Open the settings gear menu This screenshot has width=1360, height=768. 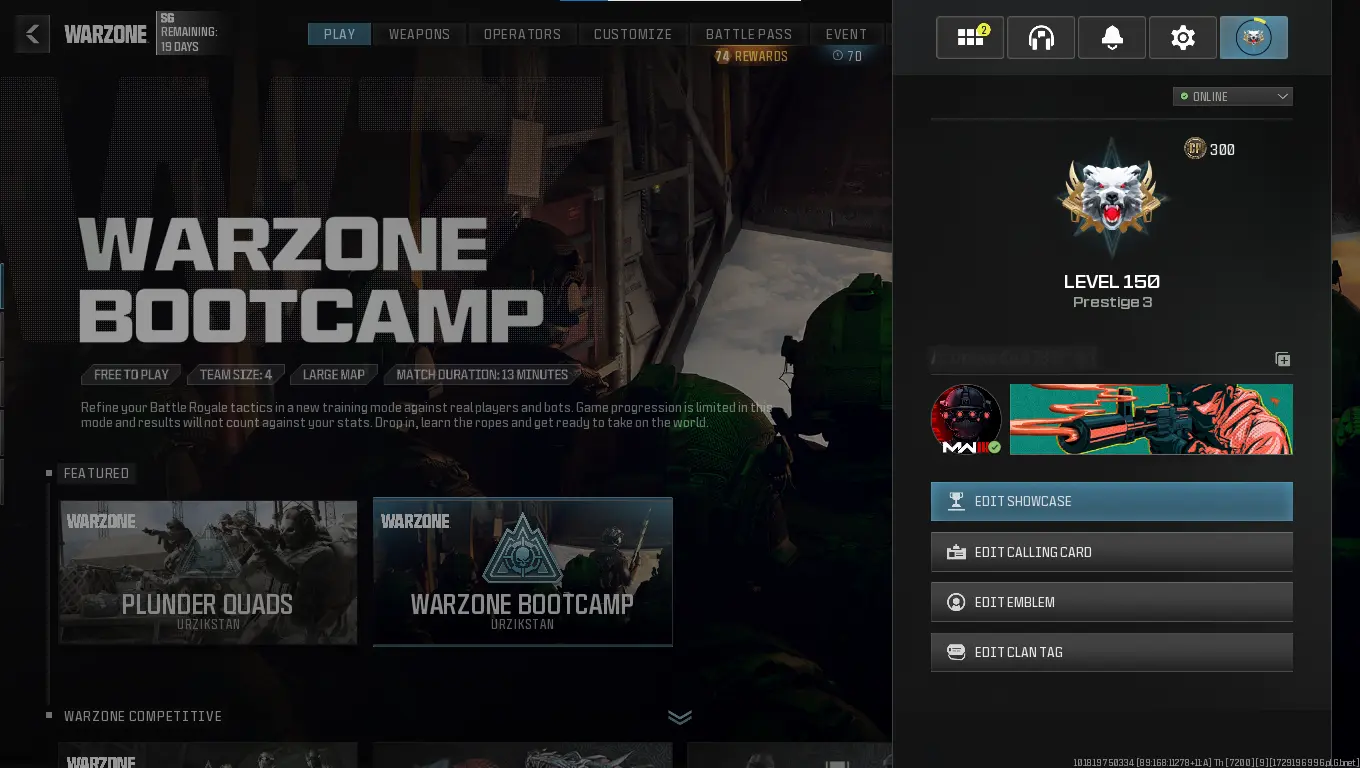tap(1182, 37)
